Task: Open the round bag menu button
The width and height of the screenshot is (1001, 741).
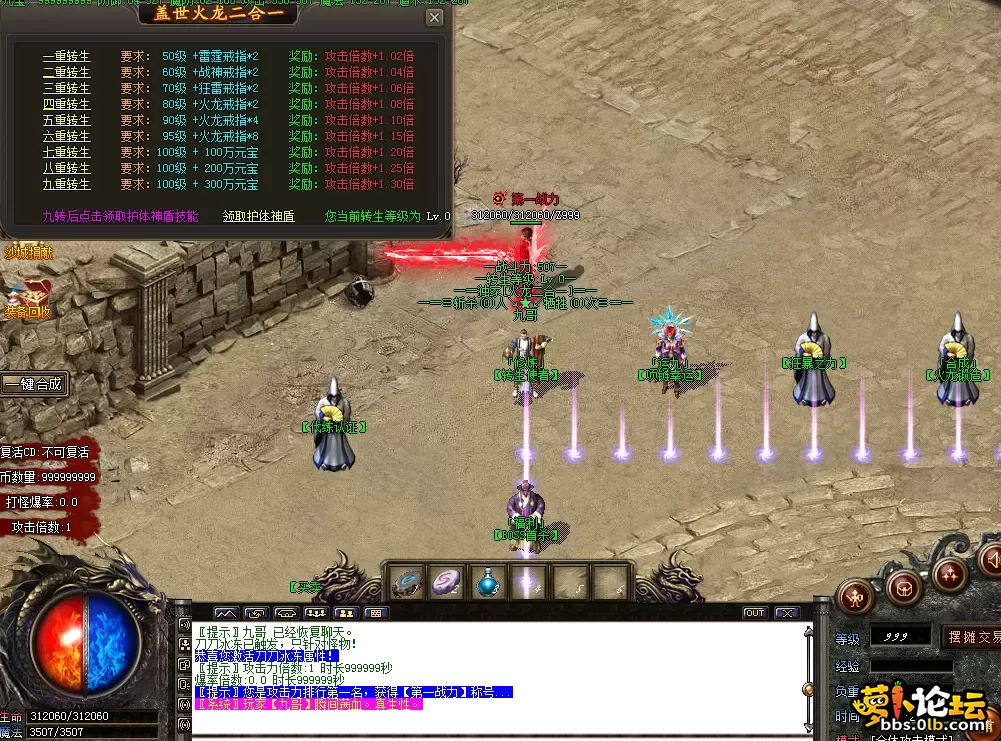Action: tap(904, 586)
